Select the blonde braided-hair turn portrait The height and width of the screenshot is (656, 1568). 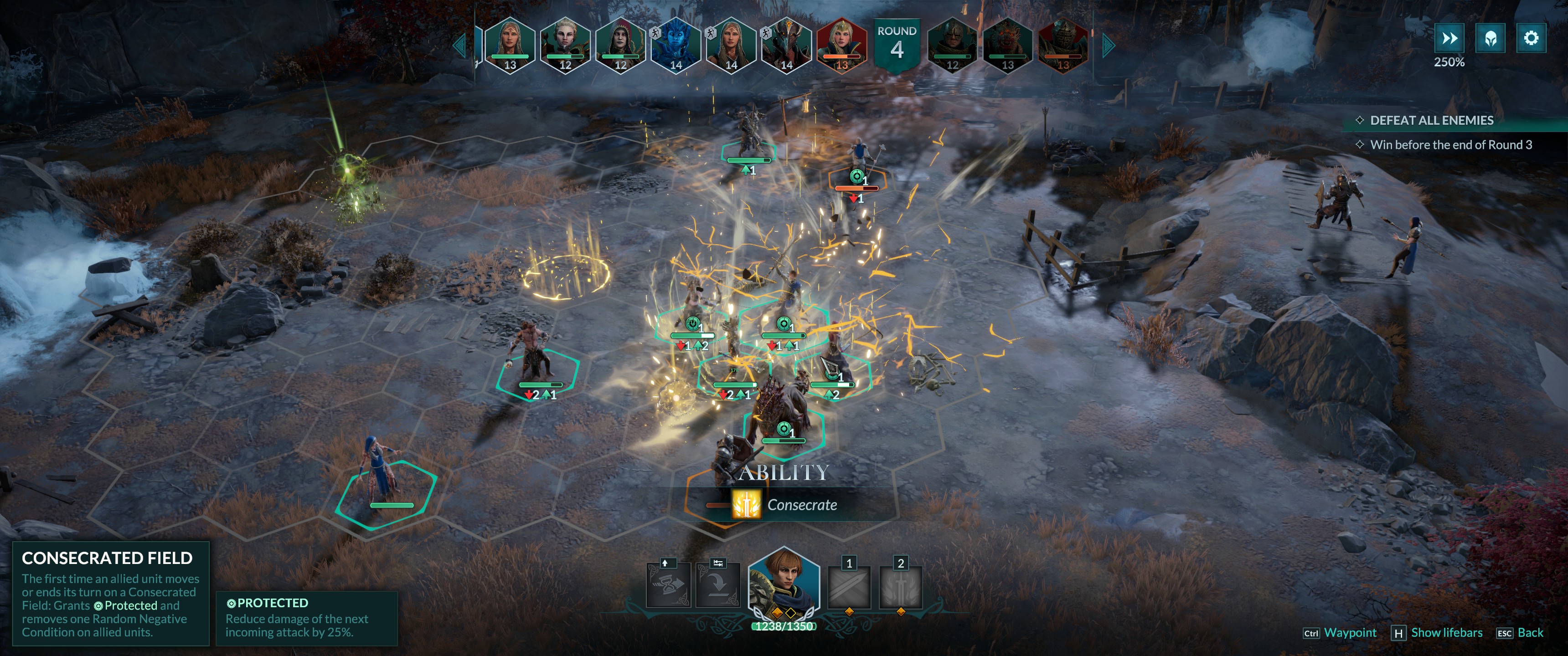pos(565,44)
